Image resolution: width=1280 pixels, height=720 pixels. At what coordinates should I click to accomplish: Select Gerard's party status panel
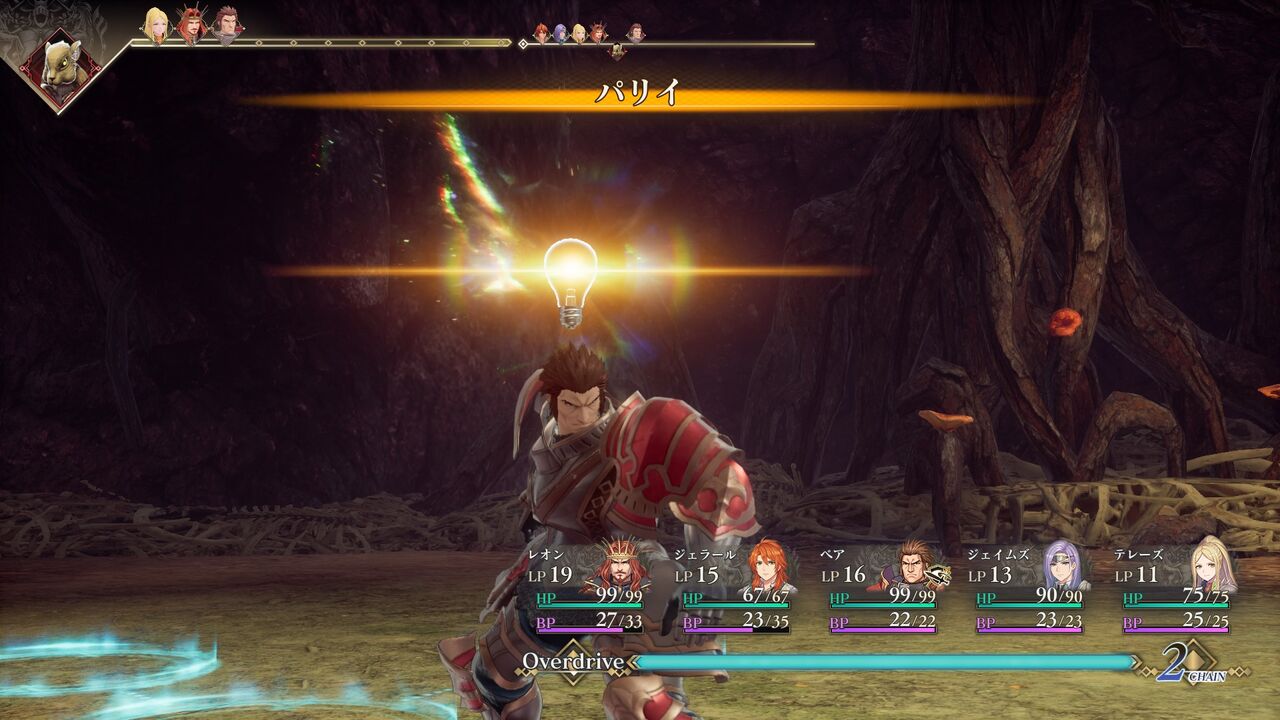(x=737, y=590)
